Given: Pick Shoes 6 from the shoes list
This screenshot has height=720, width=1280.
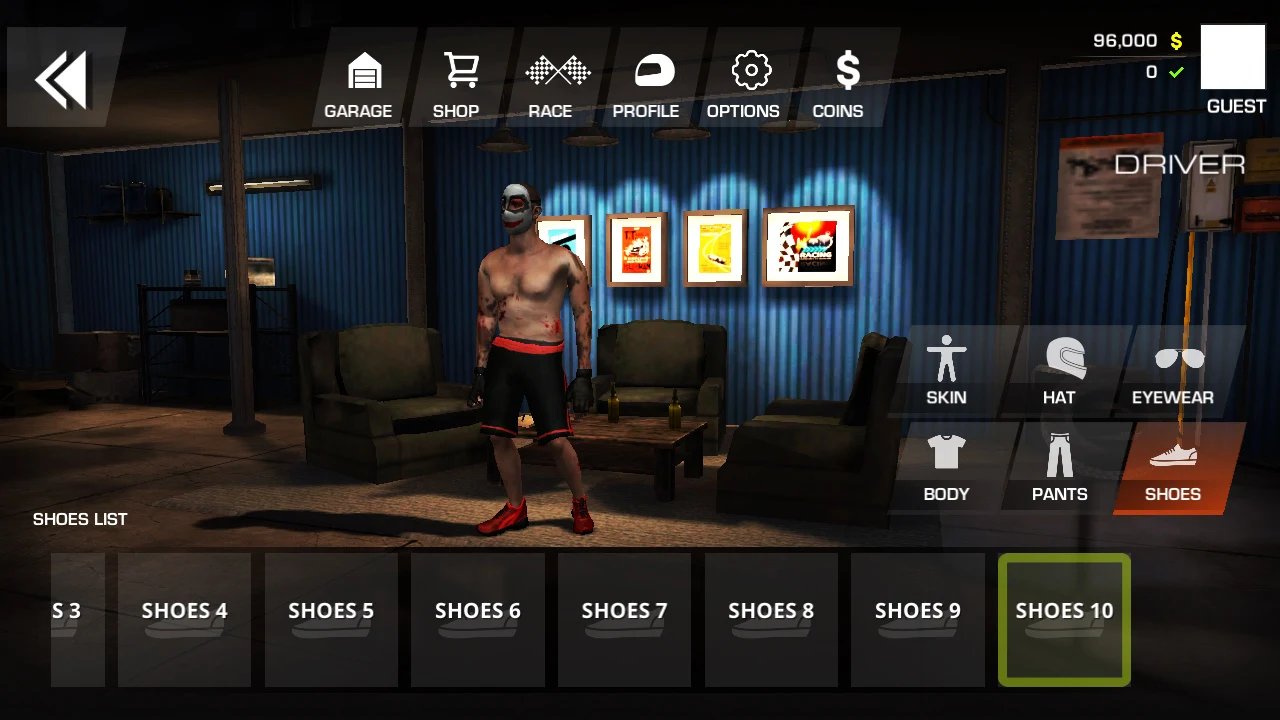Looking at the screenshot, I should [x=478, y=620].
